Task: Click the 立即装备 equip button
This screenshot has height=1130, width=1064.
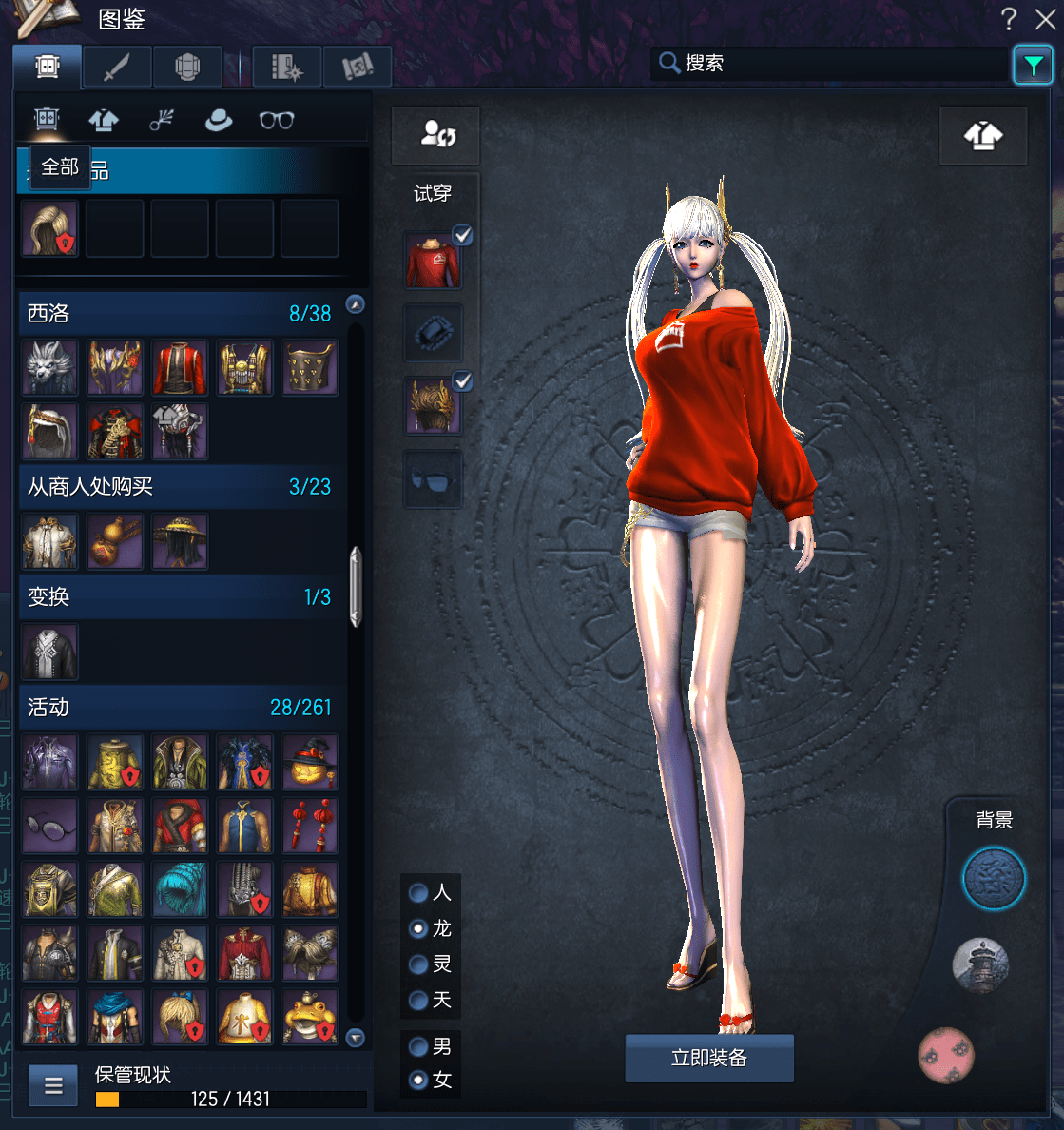Action: (709, 1058)
